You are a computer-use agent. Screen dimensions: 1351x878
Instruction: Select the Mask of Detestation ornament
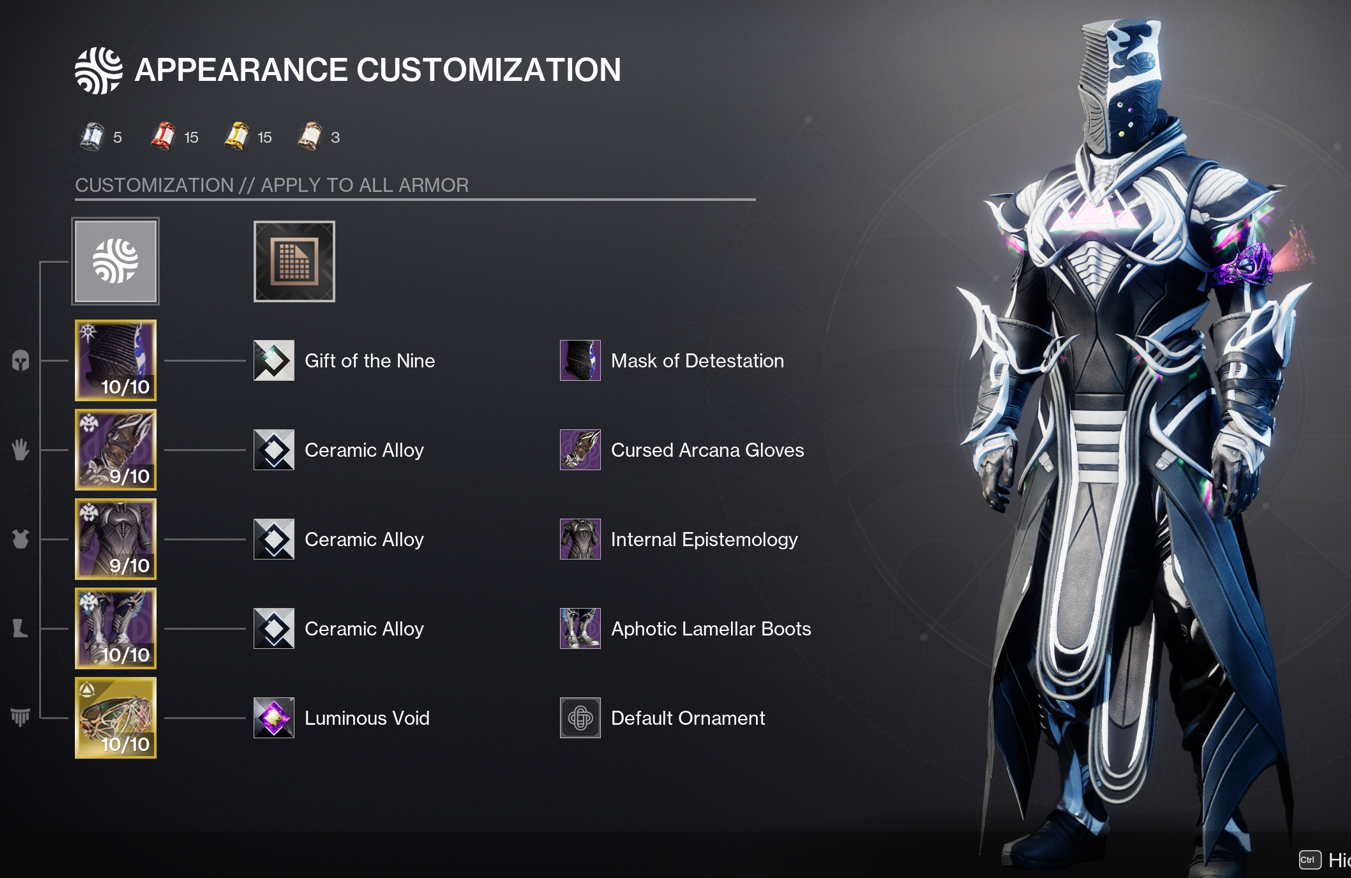click(580, 361)
